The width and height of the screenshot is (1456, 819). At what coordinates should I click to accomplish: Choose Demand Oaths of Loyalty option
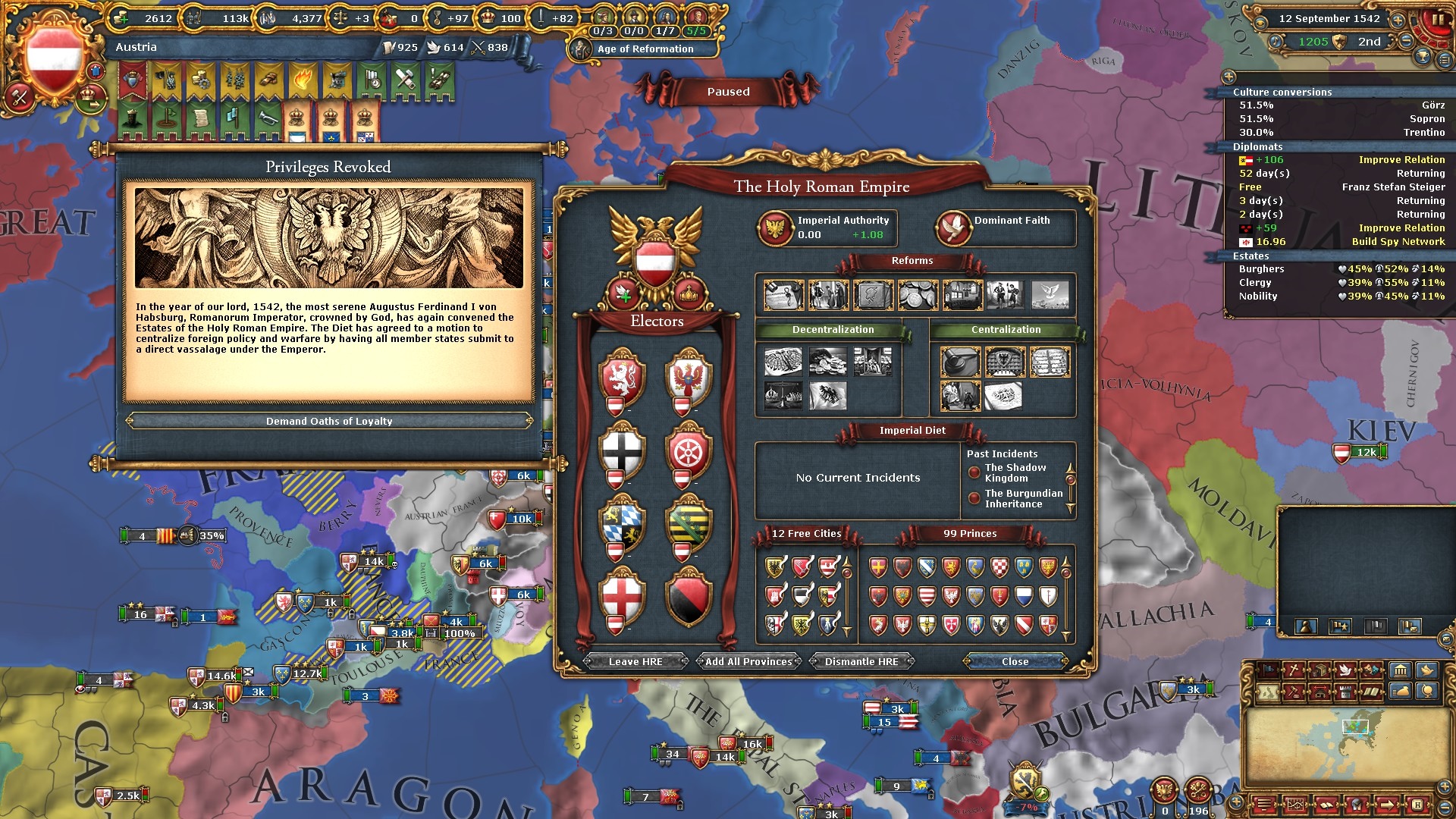tap(329, 421)
